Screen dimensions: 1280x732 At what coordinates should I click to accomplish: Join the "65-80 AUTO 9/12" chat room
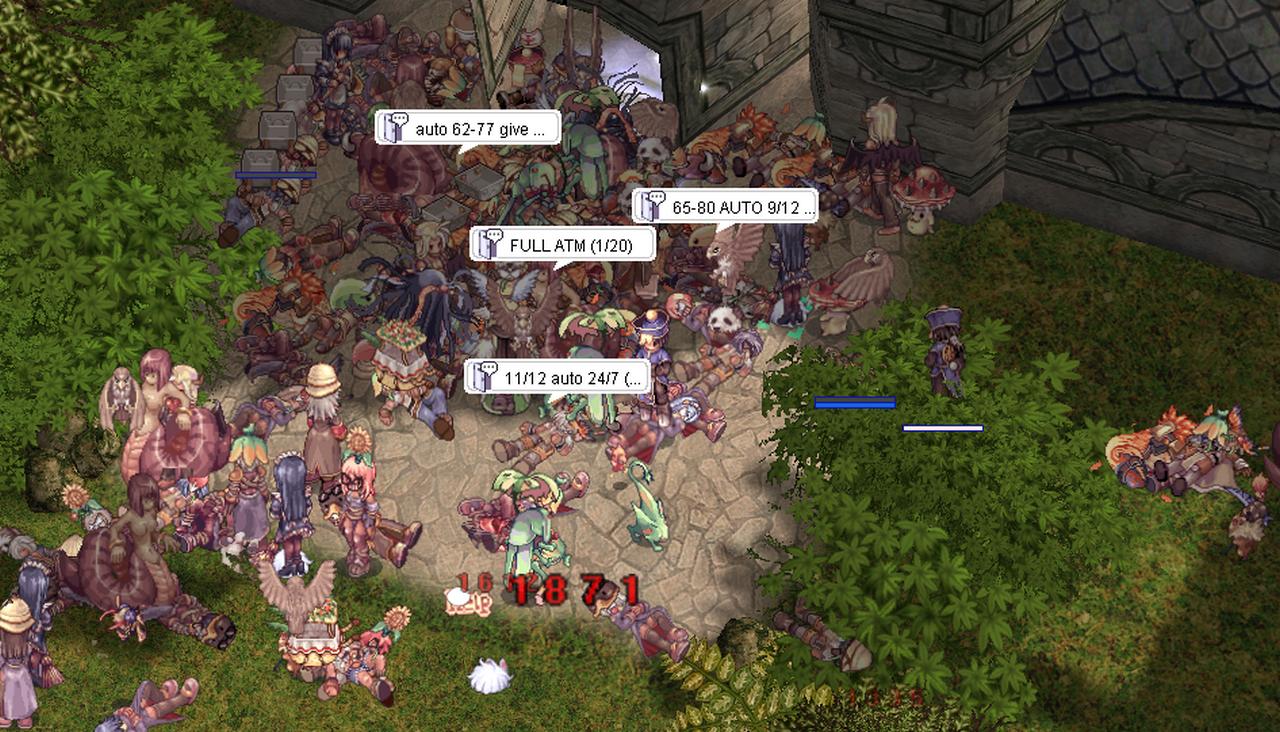[x=725, y=207]
